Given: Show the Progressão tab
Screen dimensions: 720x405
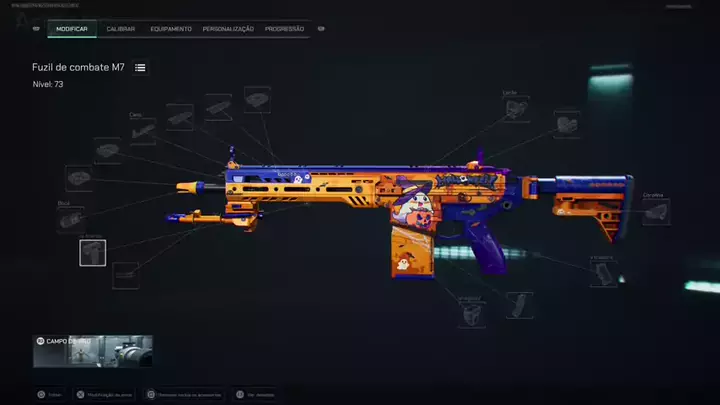Looking at the screenshot, I should pos(285,29).
